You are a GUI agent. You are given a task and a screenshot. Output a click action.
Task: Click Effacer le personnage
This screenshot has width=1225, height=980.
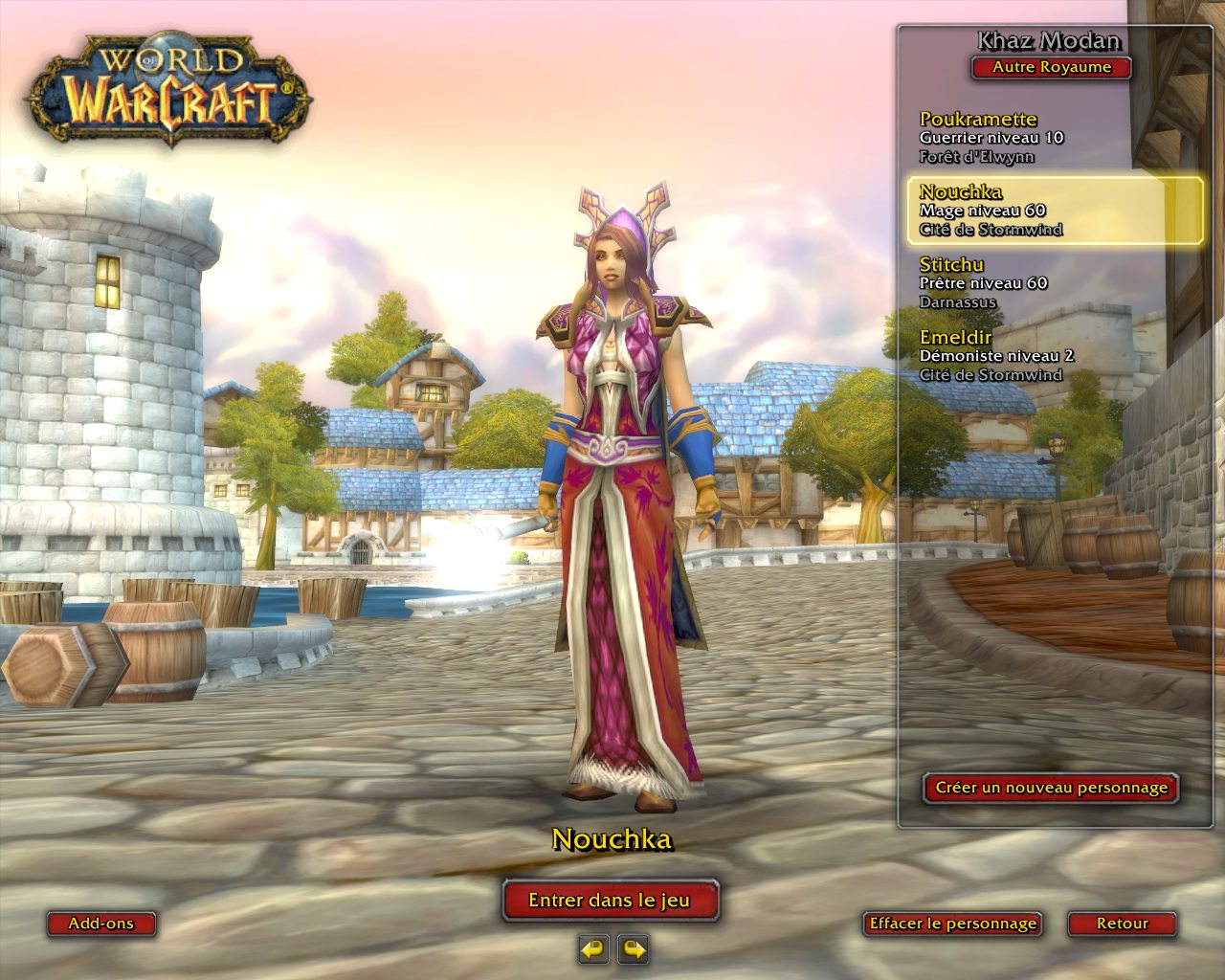pyautogui.click(x=952, y=924)
